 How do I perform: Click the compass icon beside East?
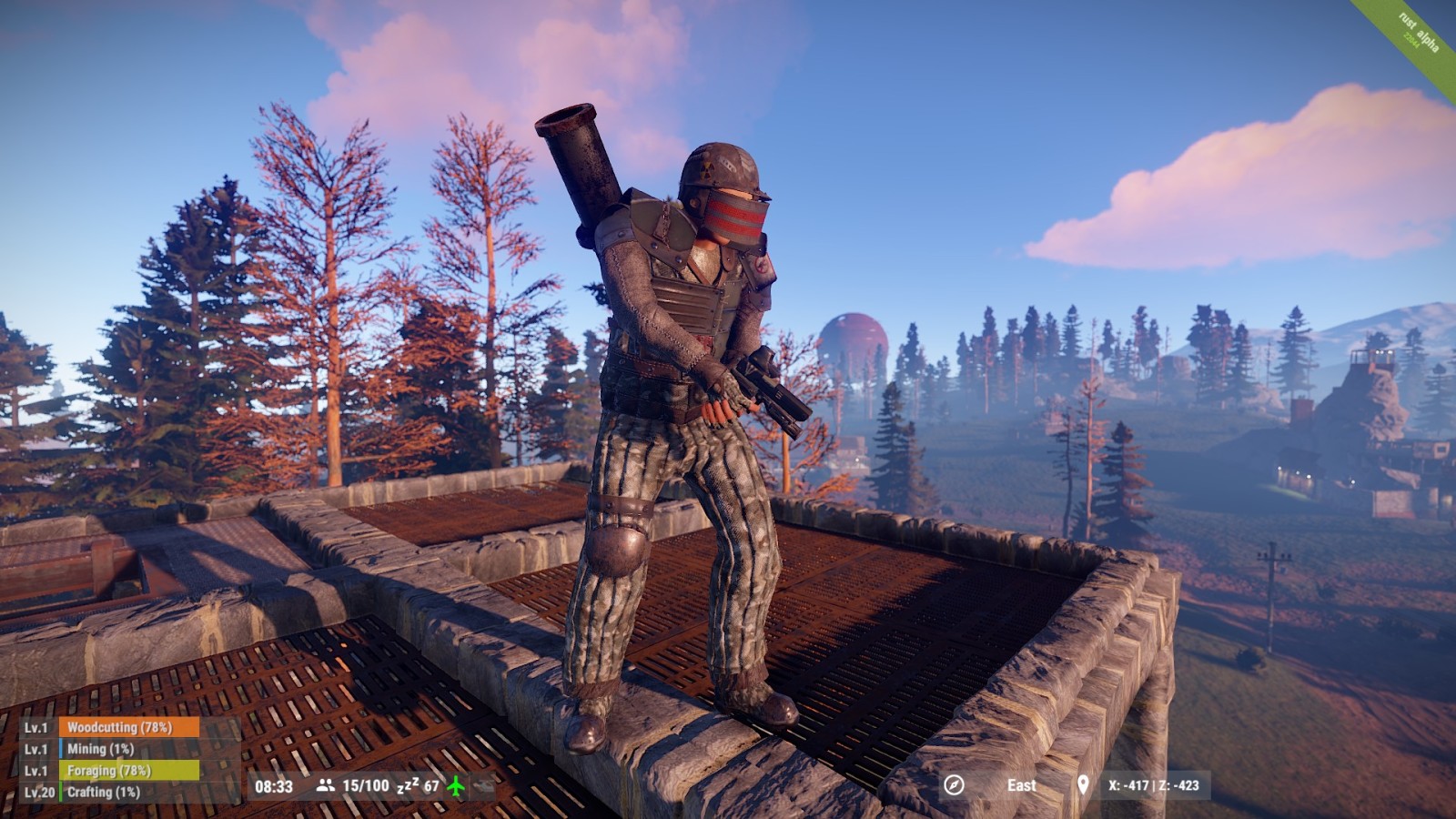954,785
